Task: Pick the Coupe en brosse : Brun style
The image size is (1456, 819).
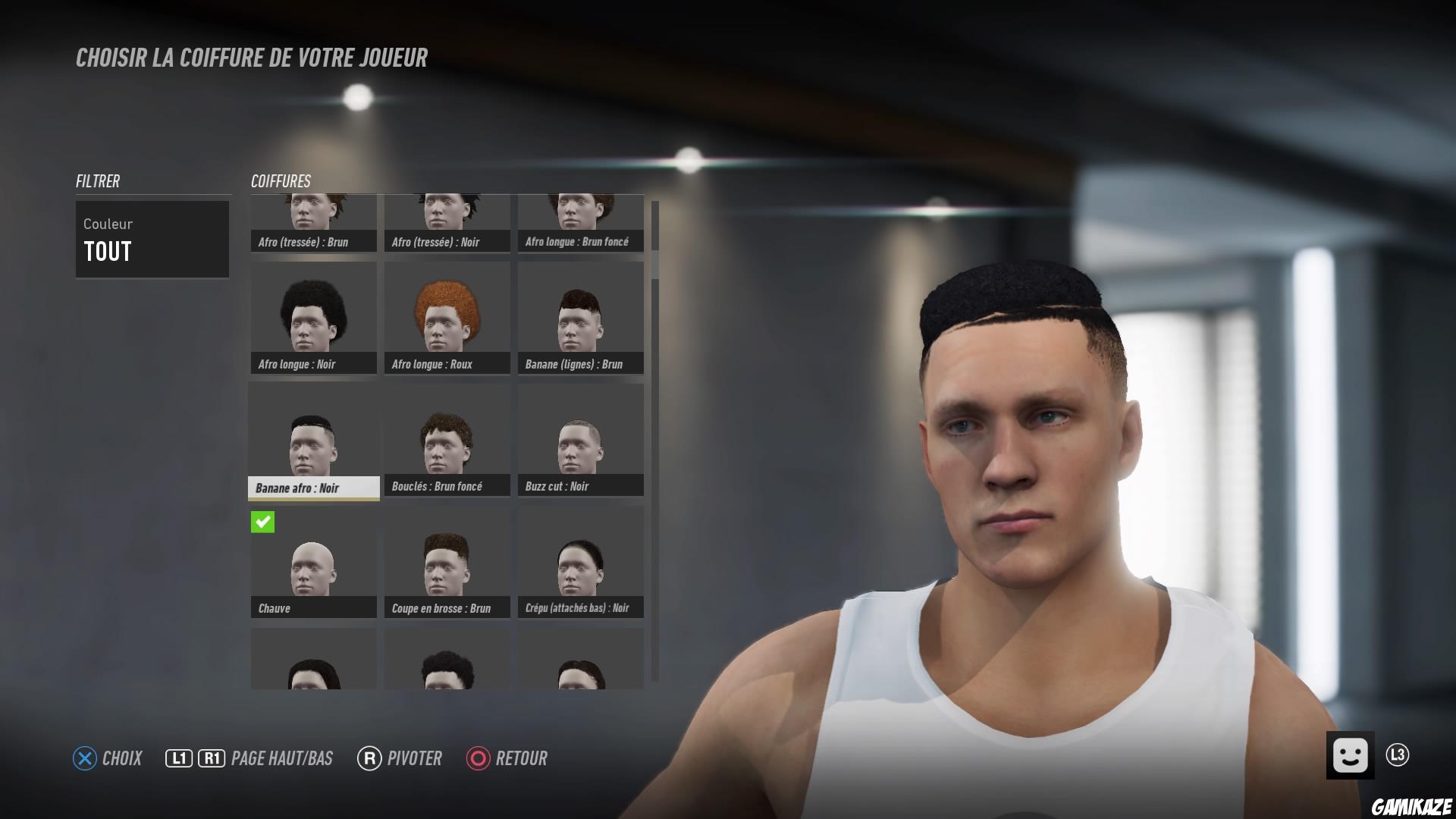Action: pos(447,565)
